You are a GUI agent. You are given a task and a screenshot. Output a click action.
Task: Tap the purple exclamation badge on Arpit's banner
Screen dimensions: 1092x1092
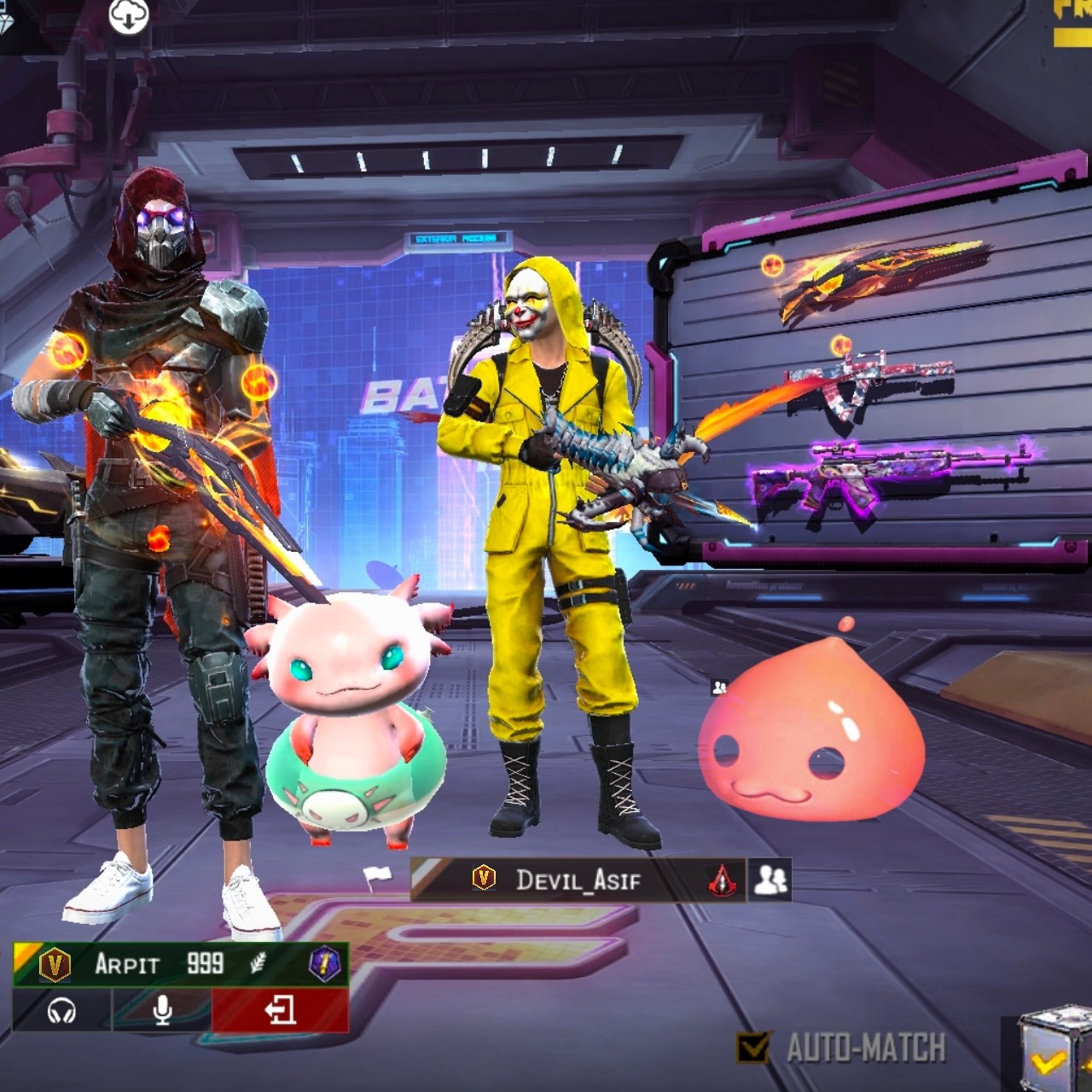[x=324, y=965]
